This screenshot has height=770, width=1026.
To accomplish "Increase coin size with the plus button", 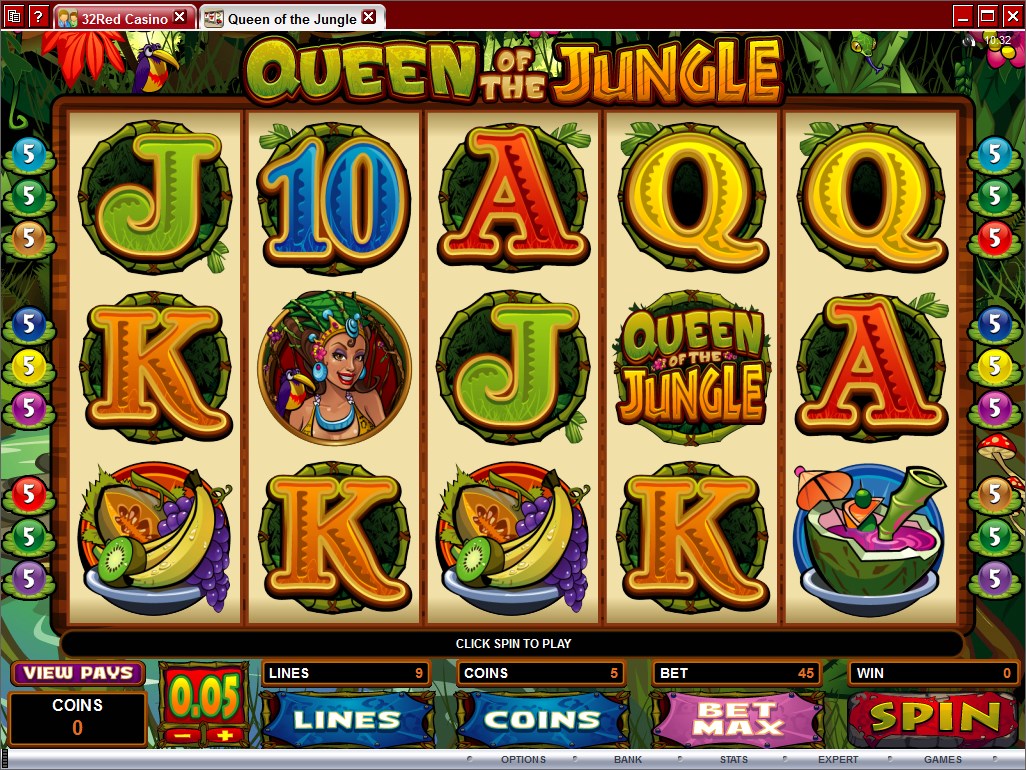I will 224,736.
